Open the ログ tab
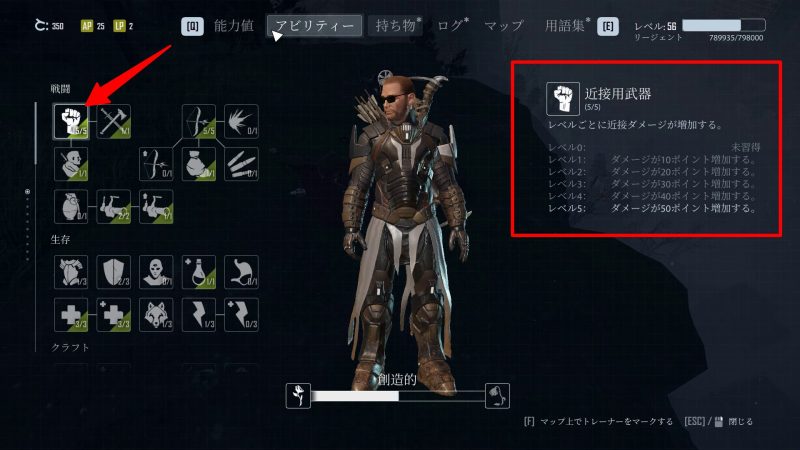The height and width of the screenshot is (450, 800). pos(452,26)
